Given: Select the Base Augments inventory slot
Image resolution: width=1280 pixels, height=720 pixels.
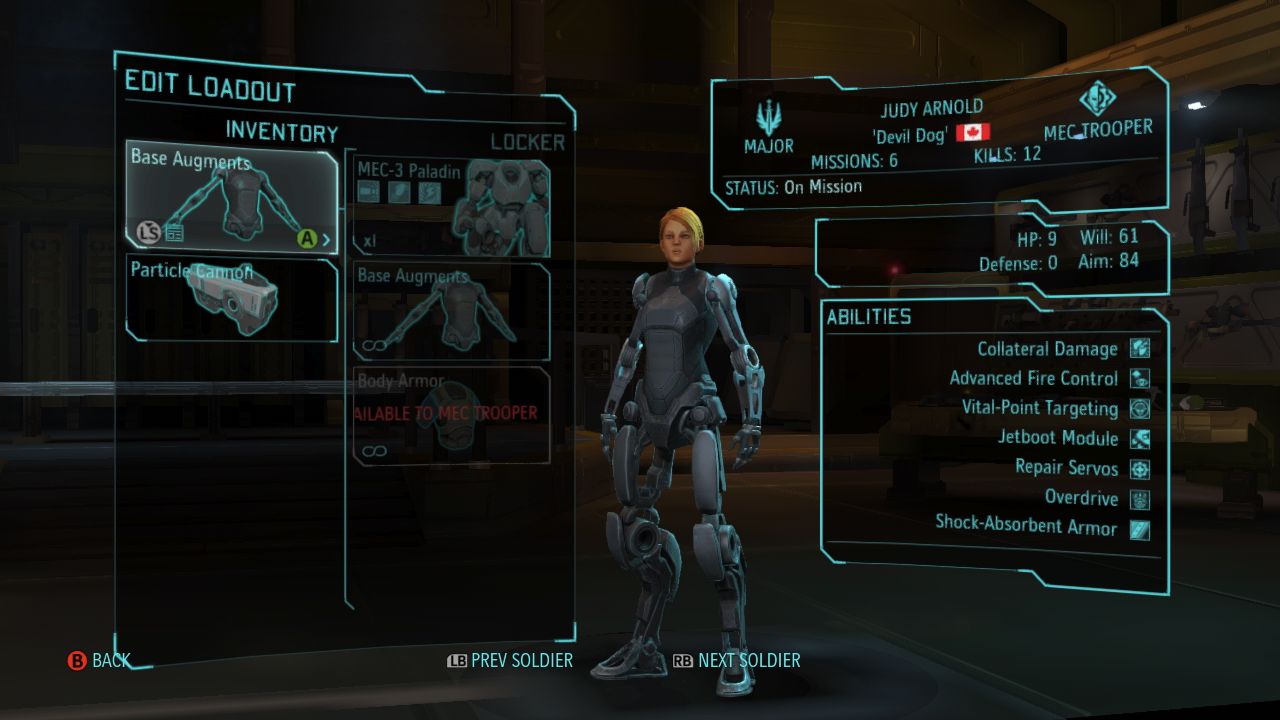Looking at the screenshot, I should 231,197.
